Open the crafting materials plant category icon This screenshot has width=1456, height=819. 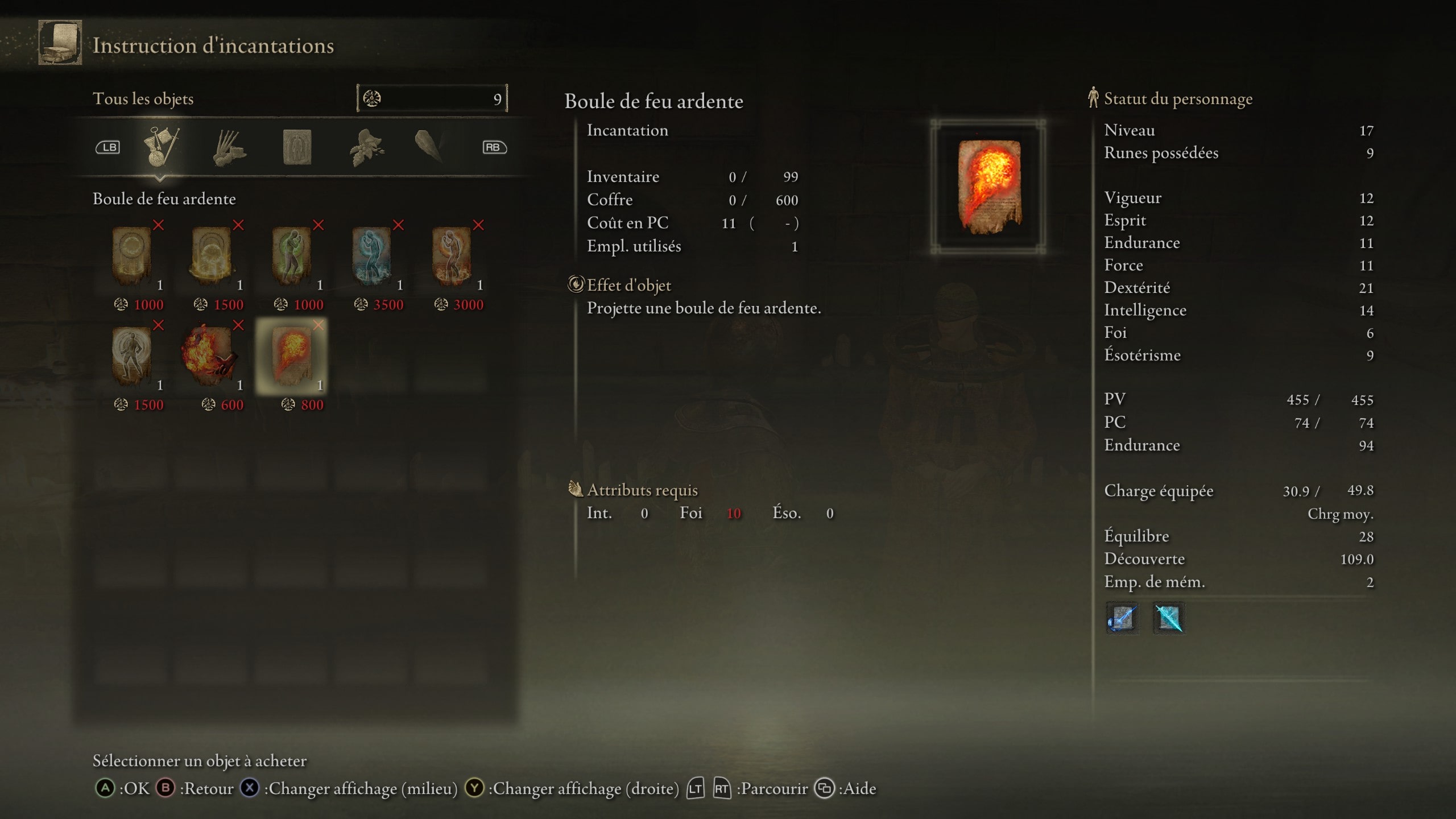(367, 148)
